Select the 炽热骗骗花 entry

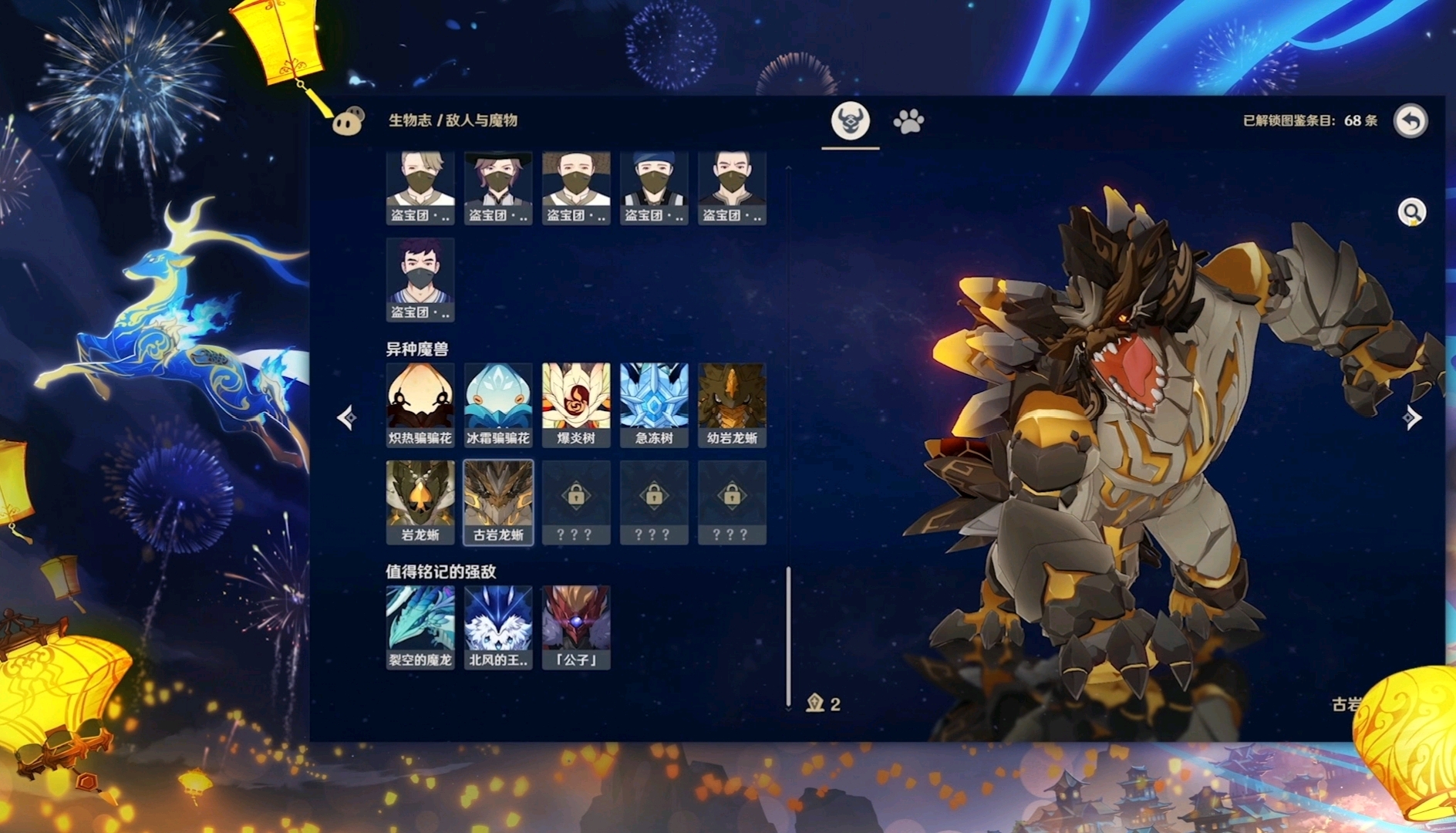[420, 405]
